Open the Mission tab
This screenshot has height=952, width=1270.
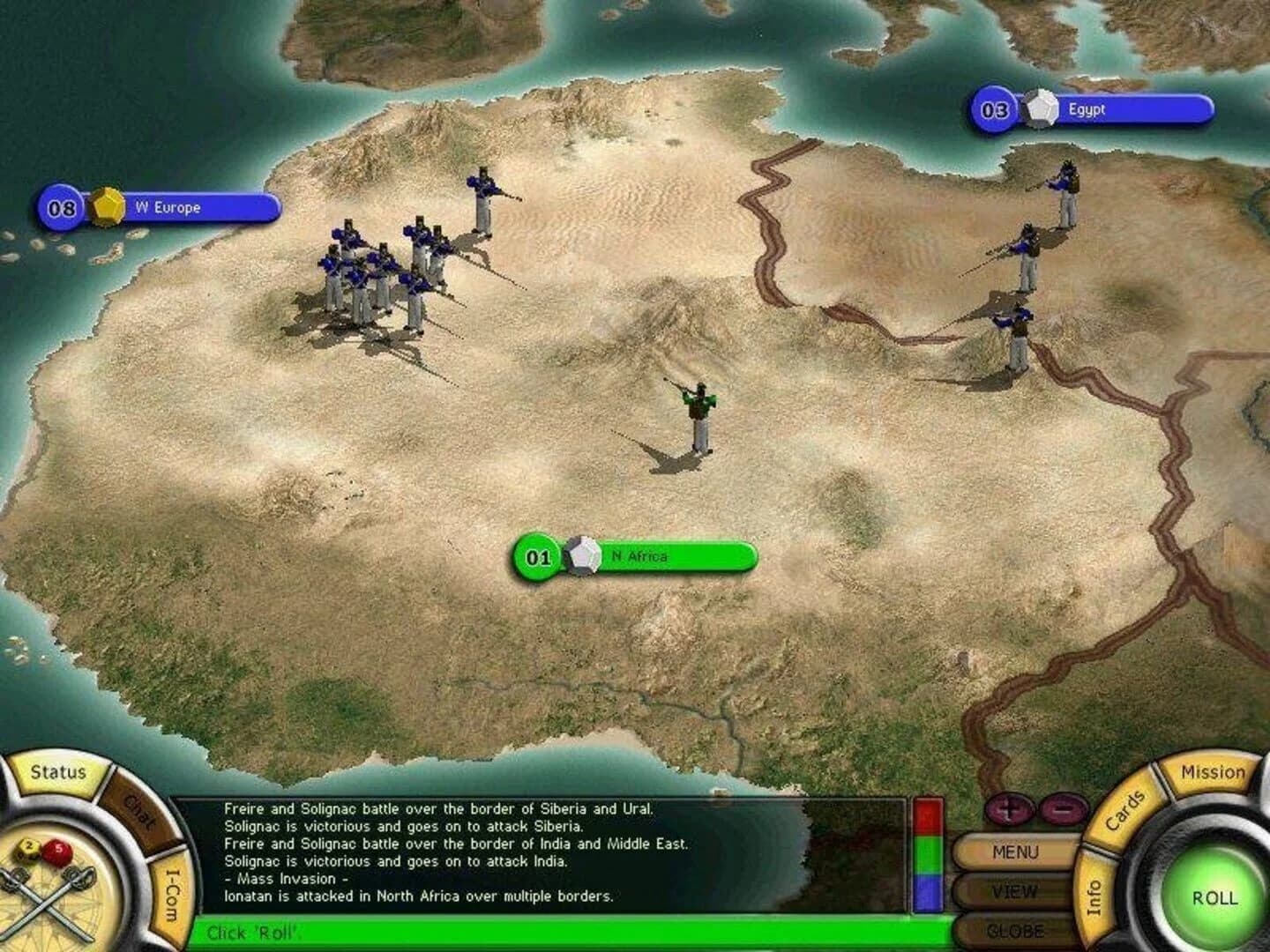click(1214, 771)
